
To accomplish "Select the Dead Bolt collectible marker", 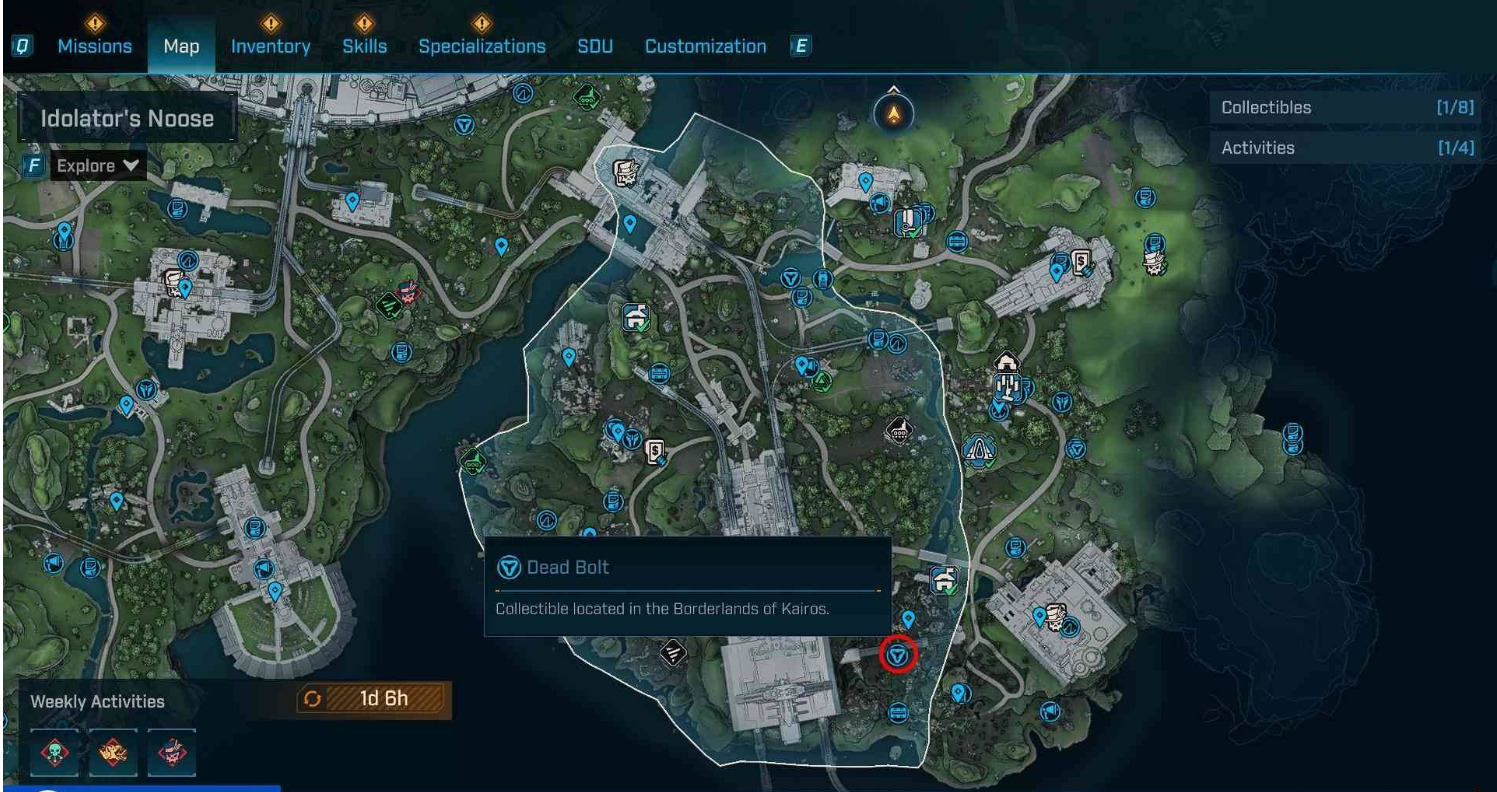I will pyautogui.click(x=898, y=656).
